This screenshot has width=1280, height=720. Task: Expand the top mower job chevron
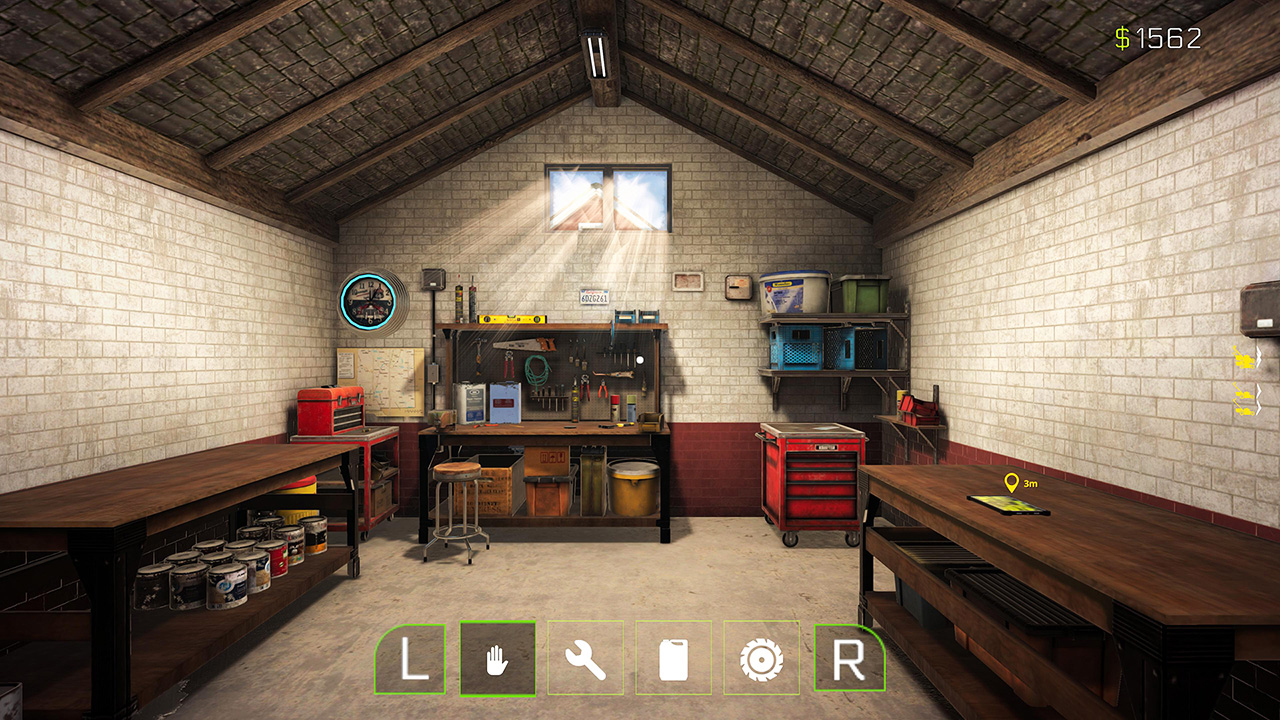(1258, 356)
